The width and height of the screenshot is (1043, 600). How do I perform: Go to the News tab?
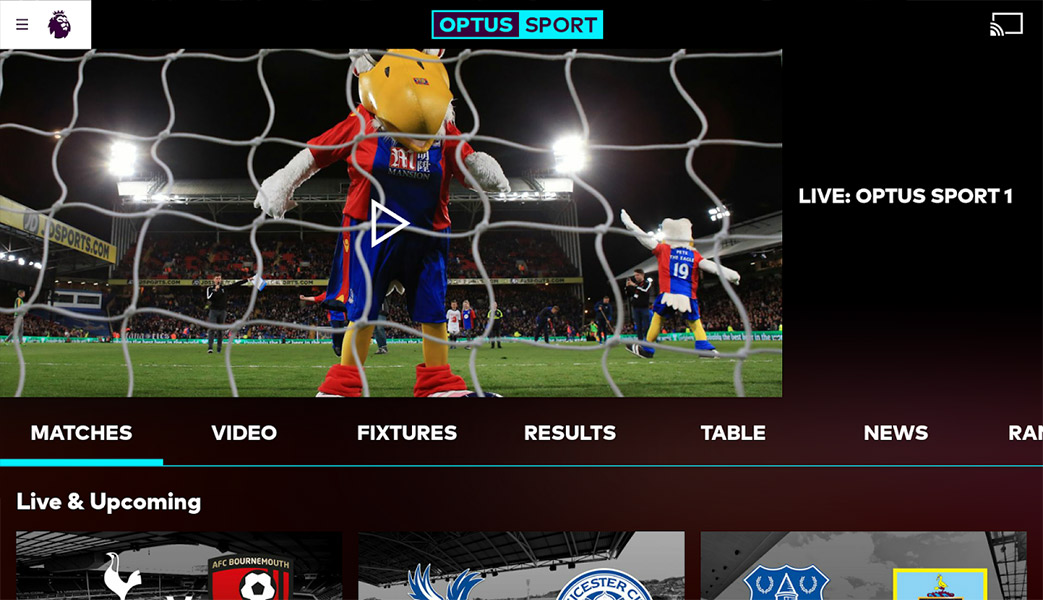(896, 433)
